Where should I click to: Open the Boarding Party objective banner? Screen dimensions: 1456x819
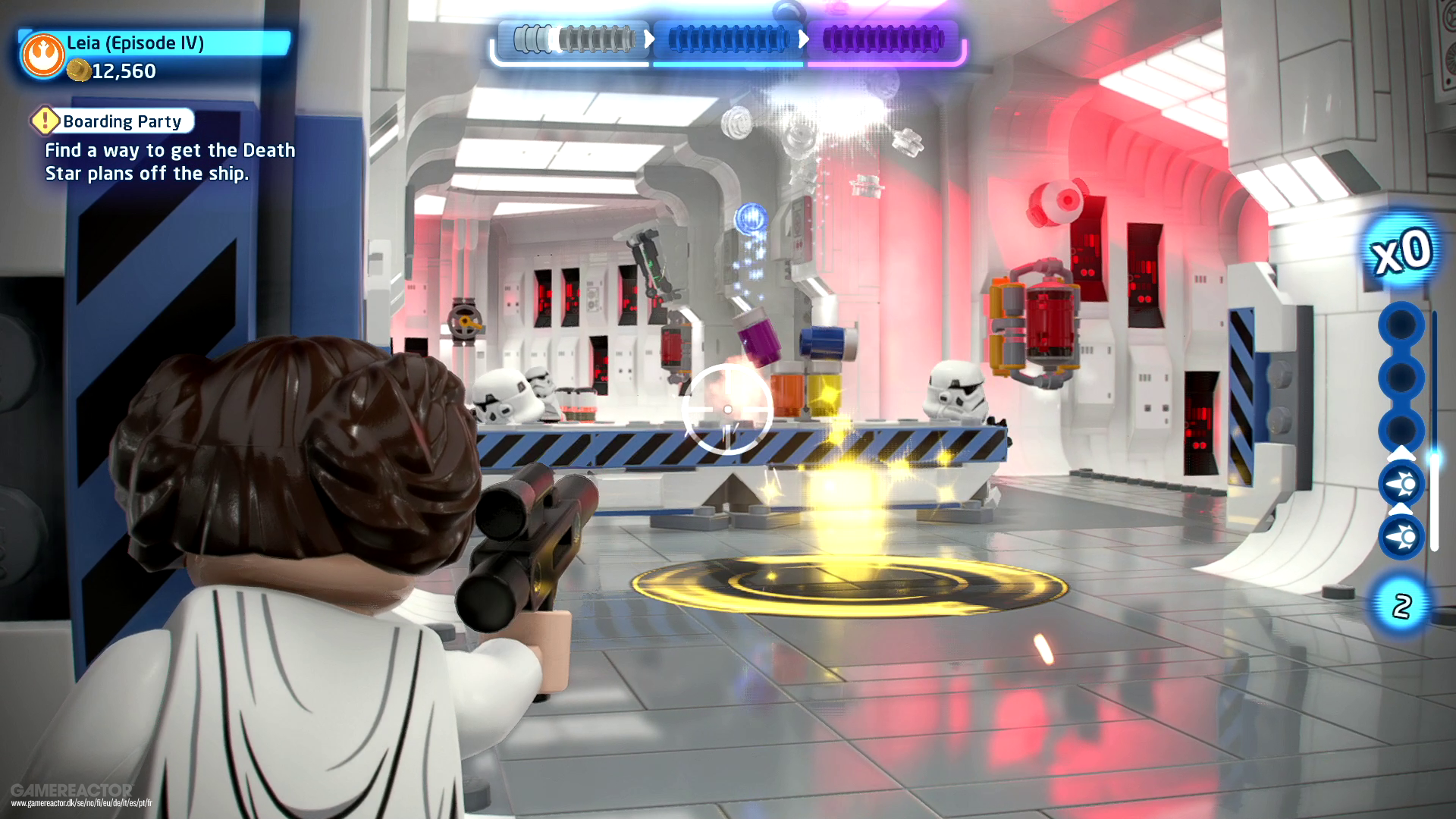tap(121, 121)
